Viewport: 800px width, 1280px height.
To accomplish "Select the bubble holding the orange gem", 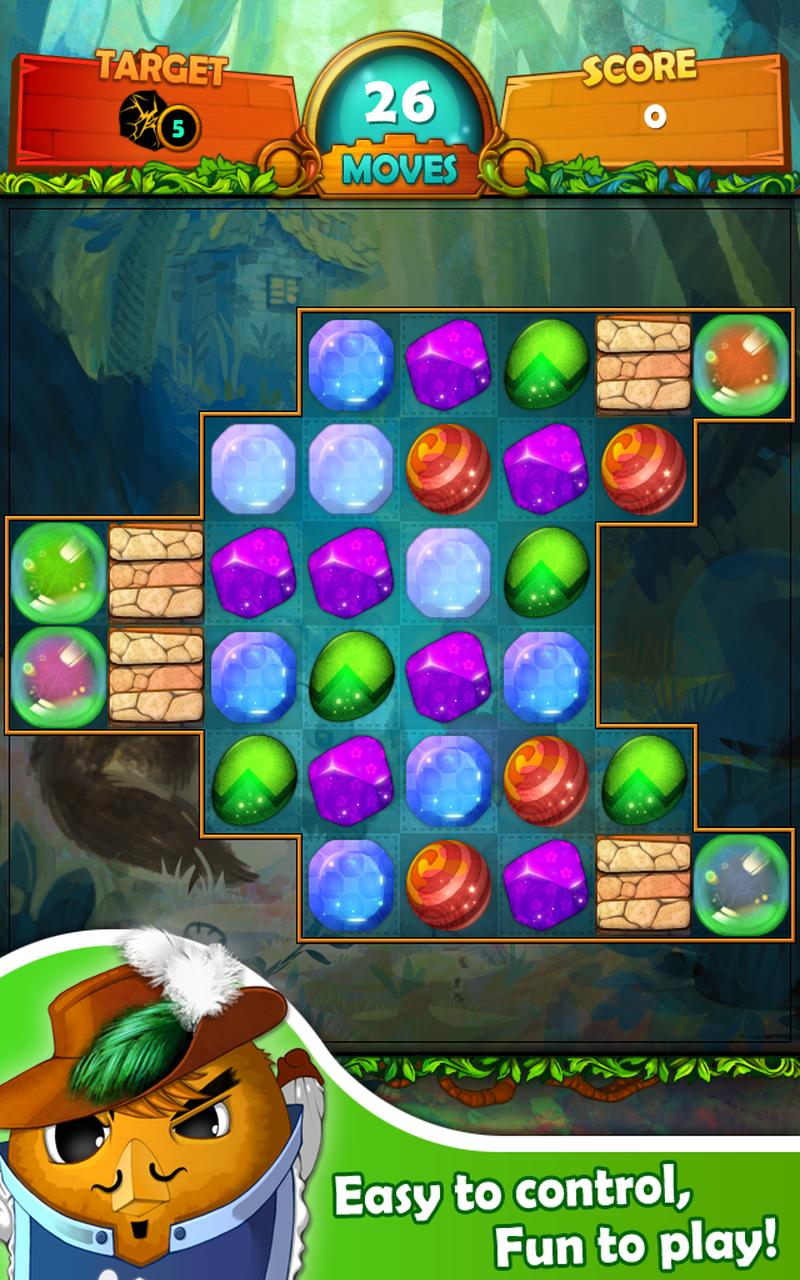I will 742,364.
